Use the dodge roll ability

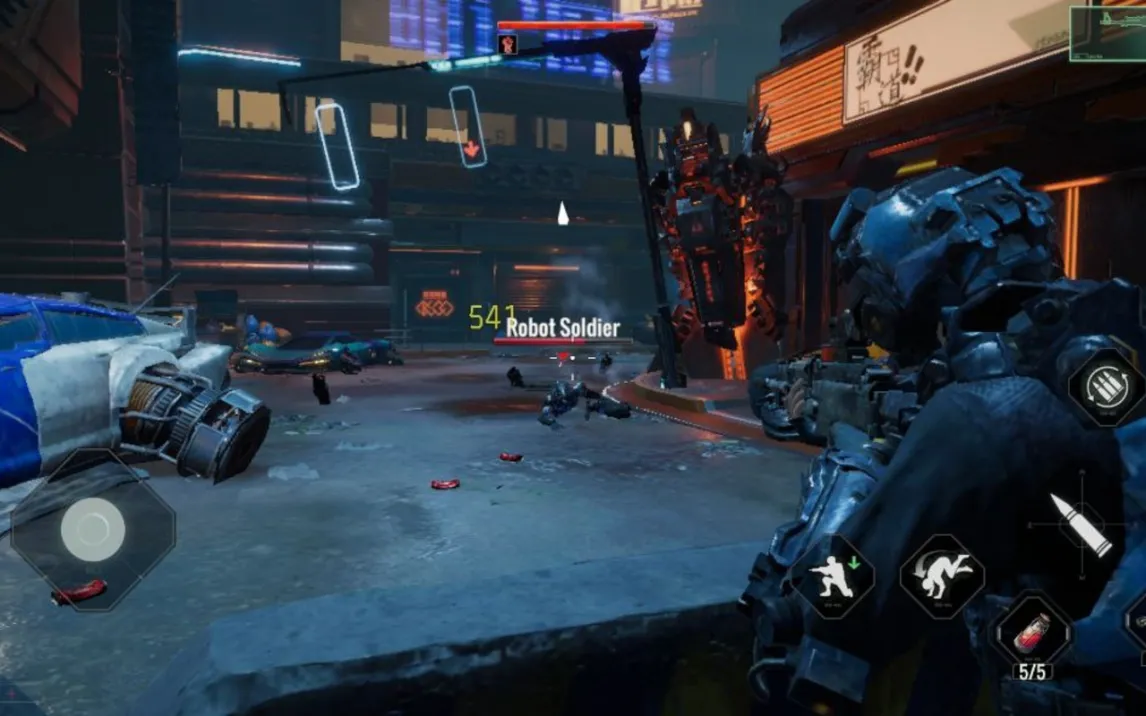tap(941, 576)
